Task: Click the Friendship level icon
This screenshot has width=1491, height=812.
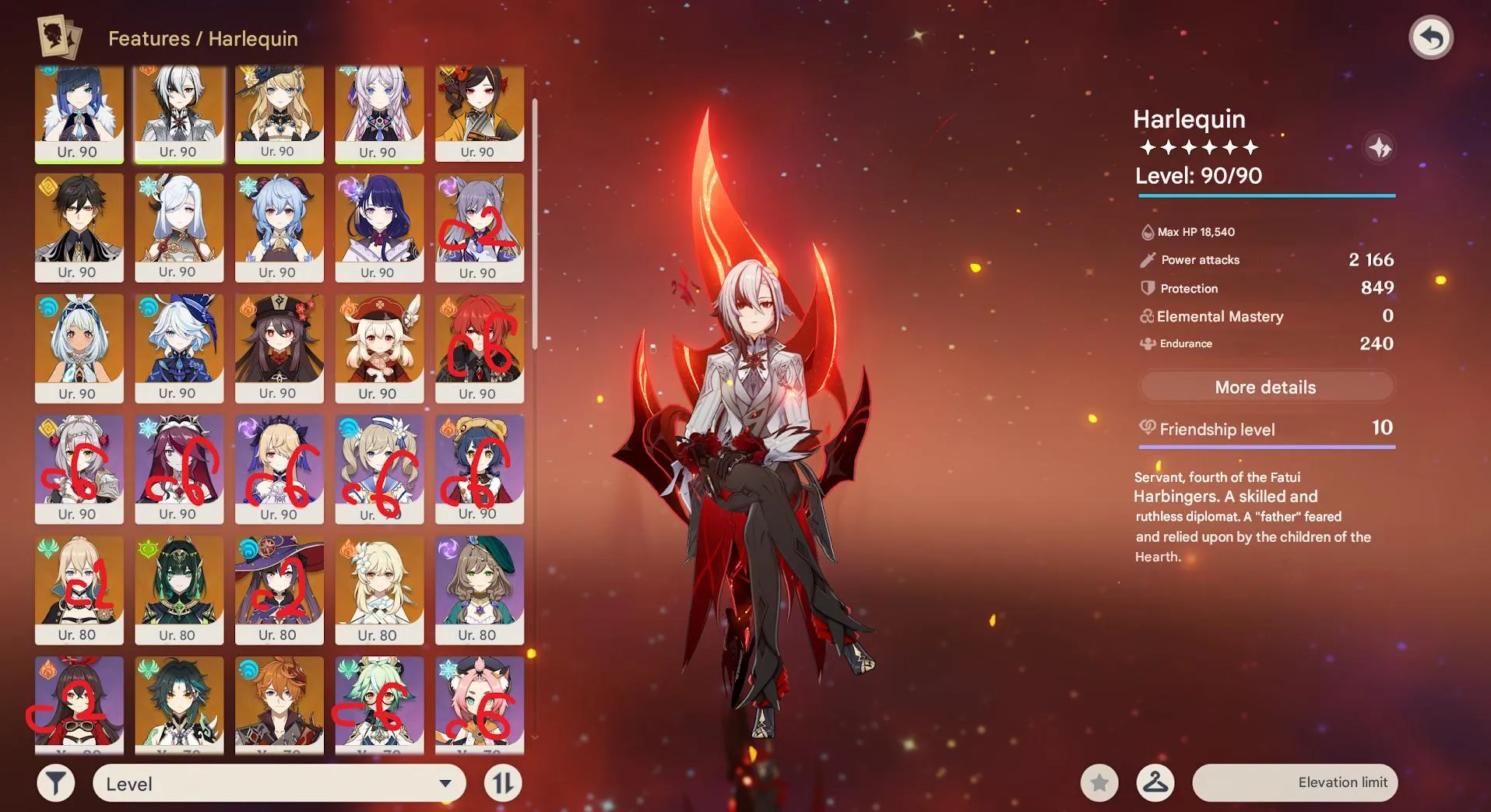Action: tap(1147, 429)
